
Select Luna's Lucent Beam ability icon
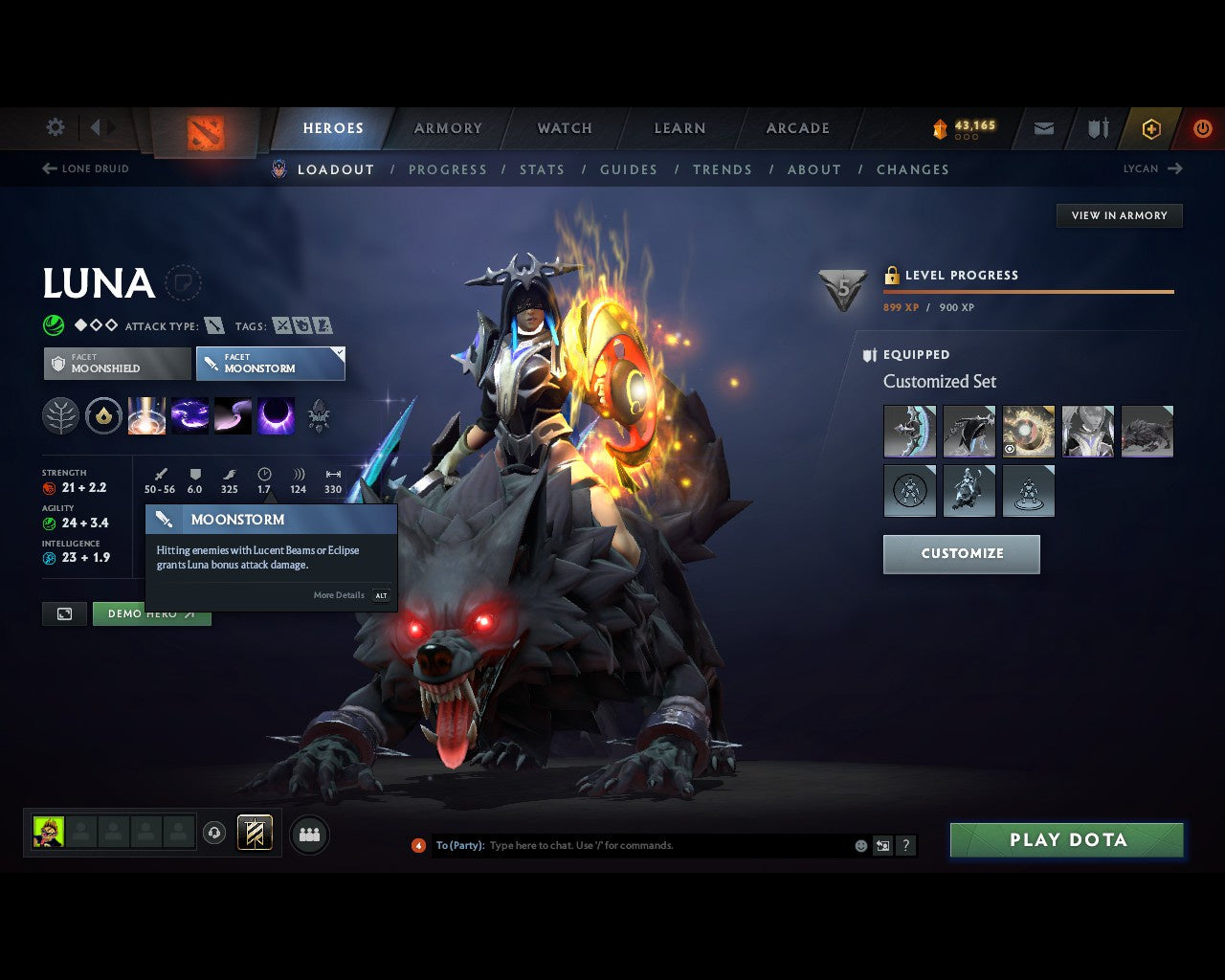[x=146, y=415]
